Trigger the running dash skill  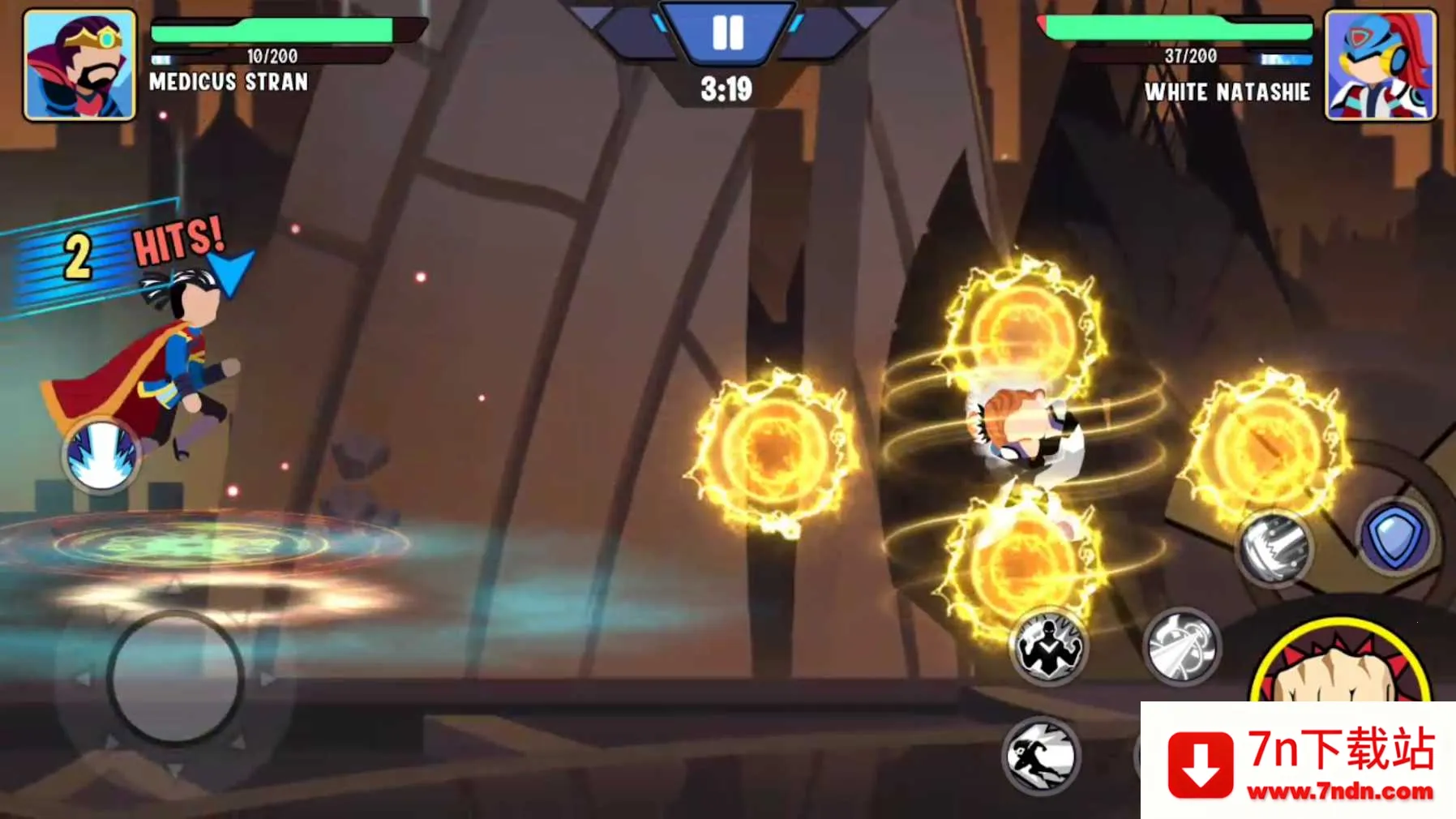click(x=1041, y=756)
